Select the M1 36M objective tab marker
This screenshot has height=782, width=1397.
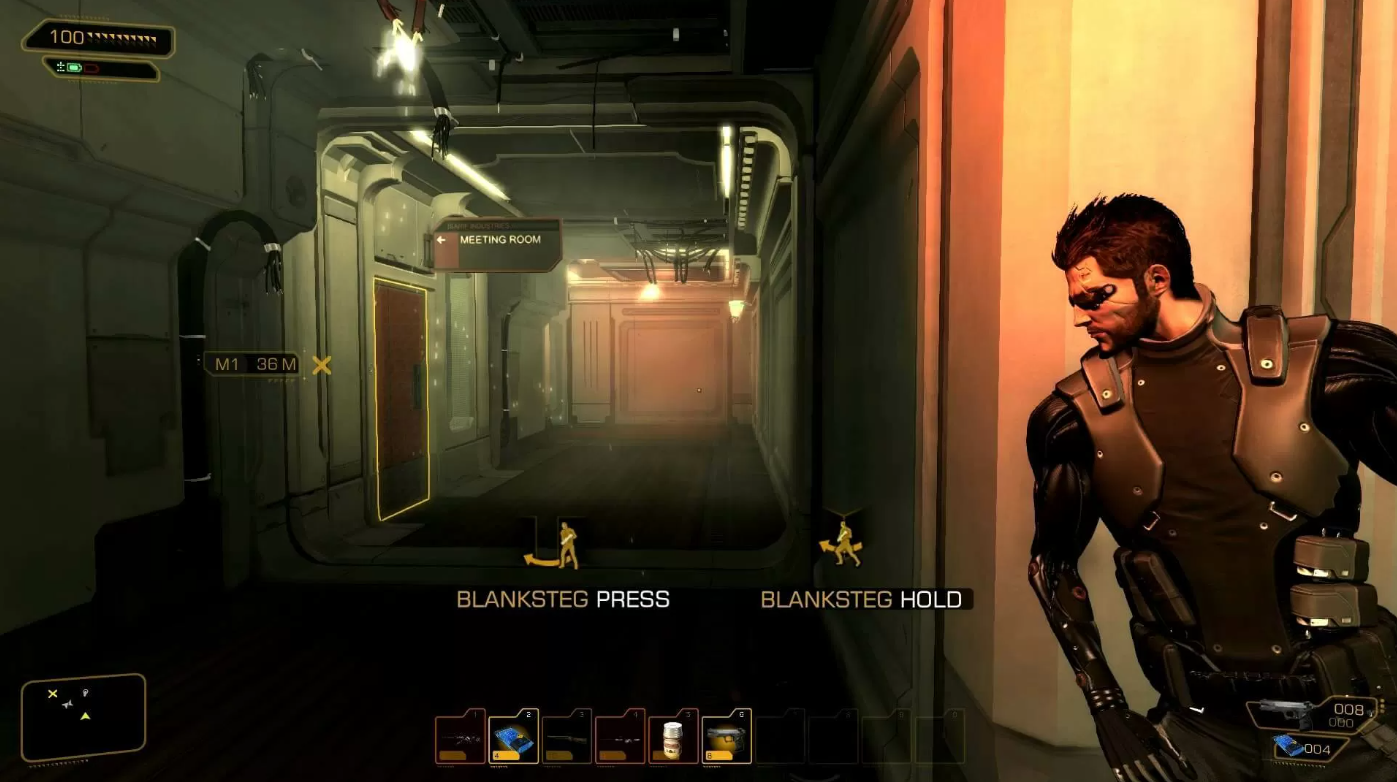pos(250,365)
